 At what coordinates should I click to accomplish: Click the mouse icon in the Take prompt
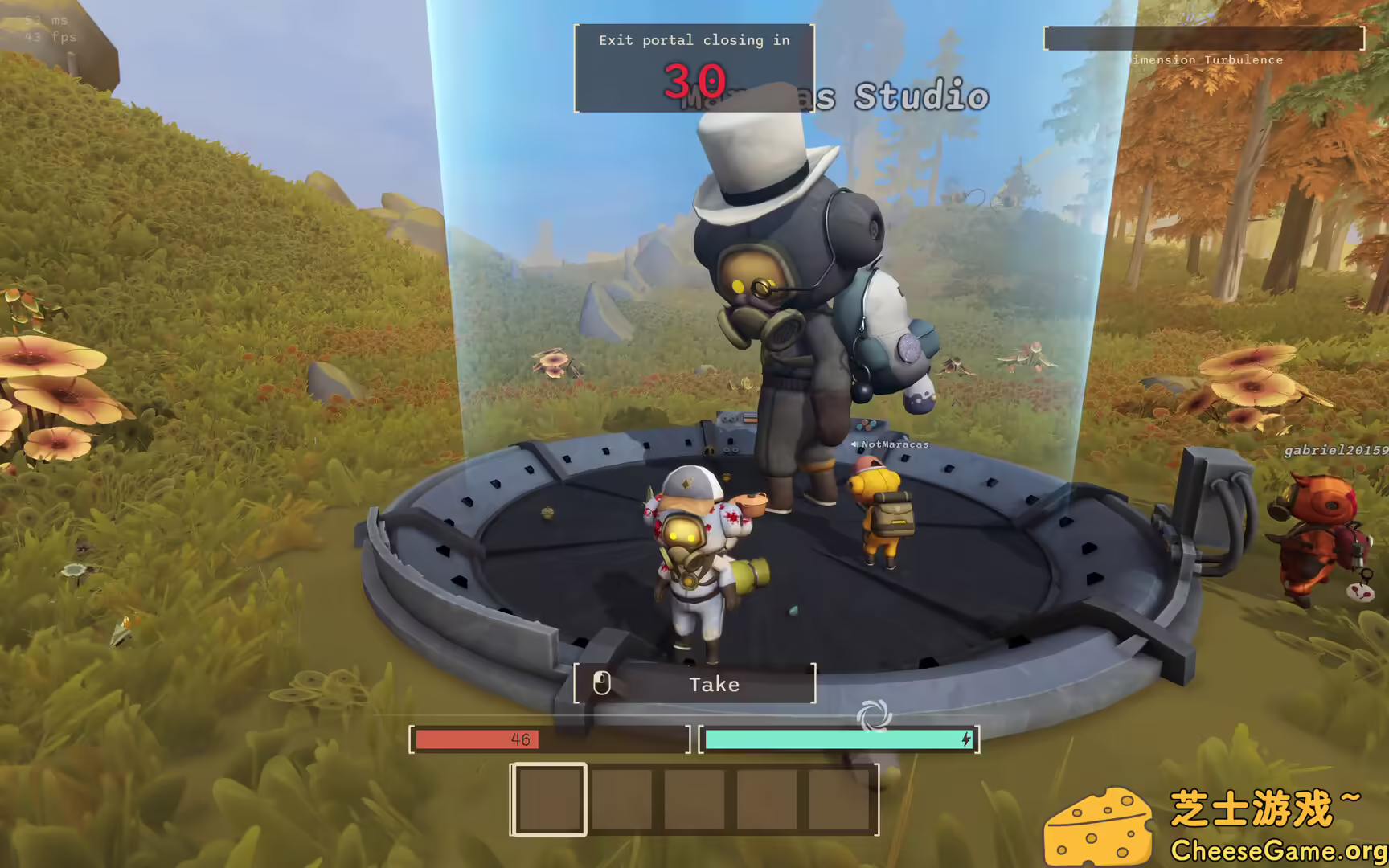(x=601, y=684)
